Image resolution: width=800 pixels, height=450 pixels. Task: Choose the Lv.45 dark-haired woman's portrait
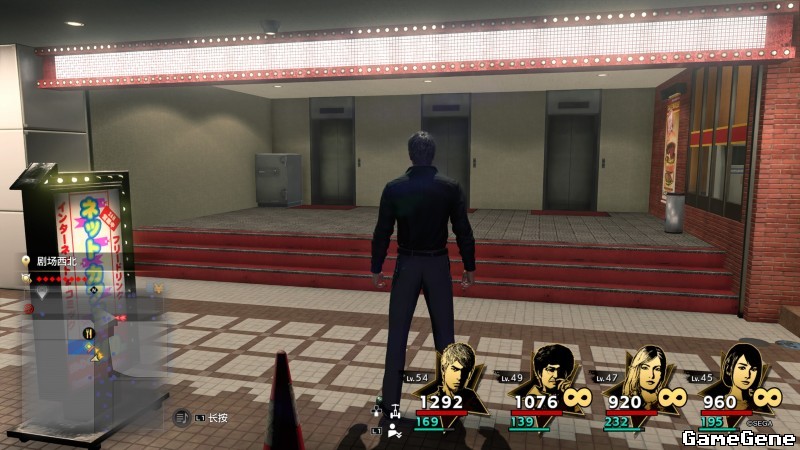pyautogui.click(x=738, y=370)
